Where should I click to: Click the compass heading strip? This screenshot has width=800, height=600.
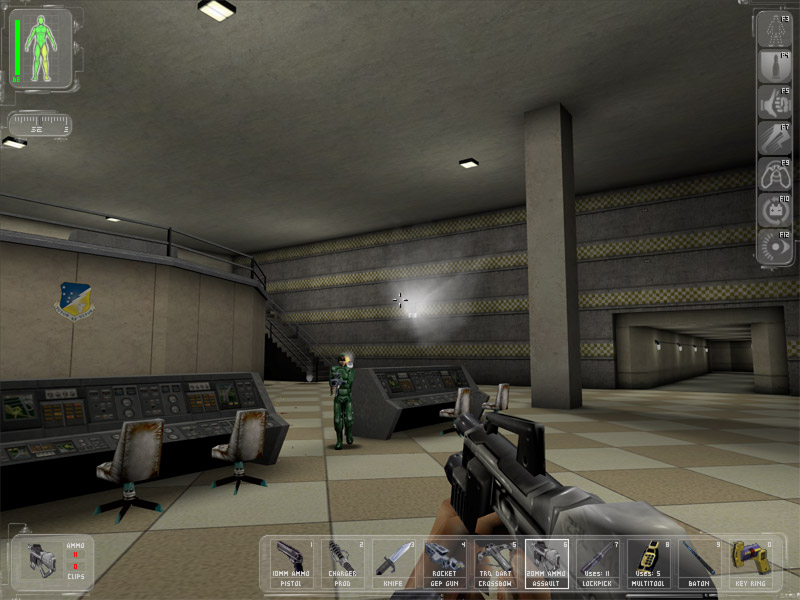point(39,125)
